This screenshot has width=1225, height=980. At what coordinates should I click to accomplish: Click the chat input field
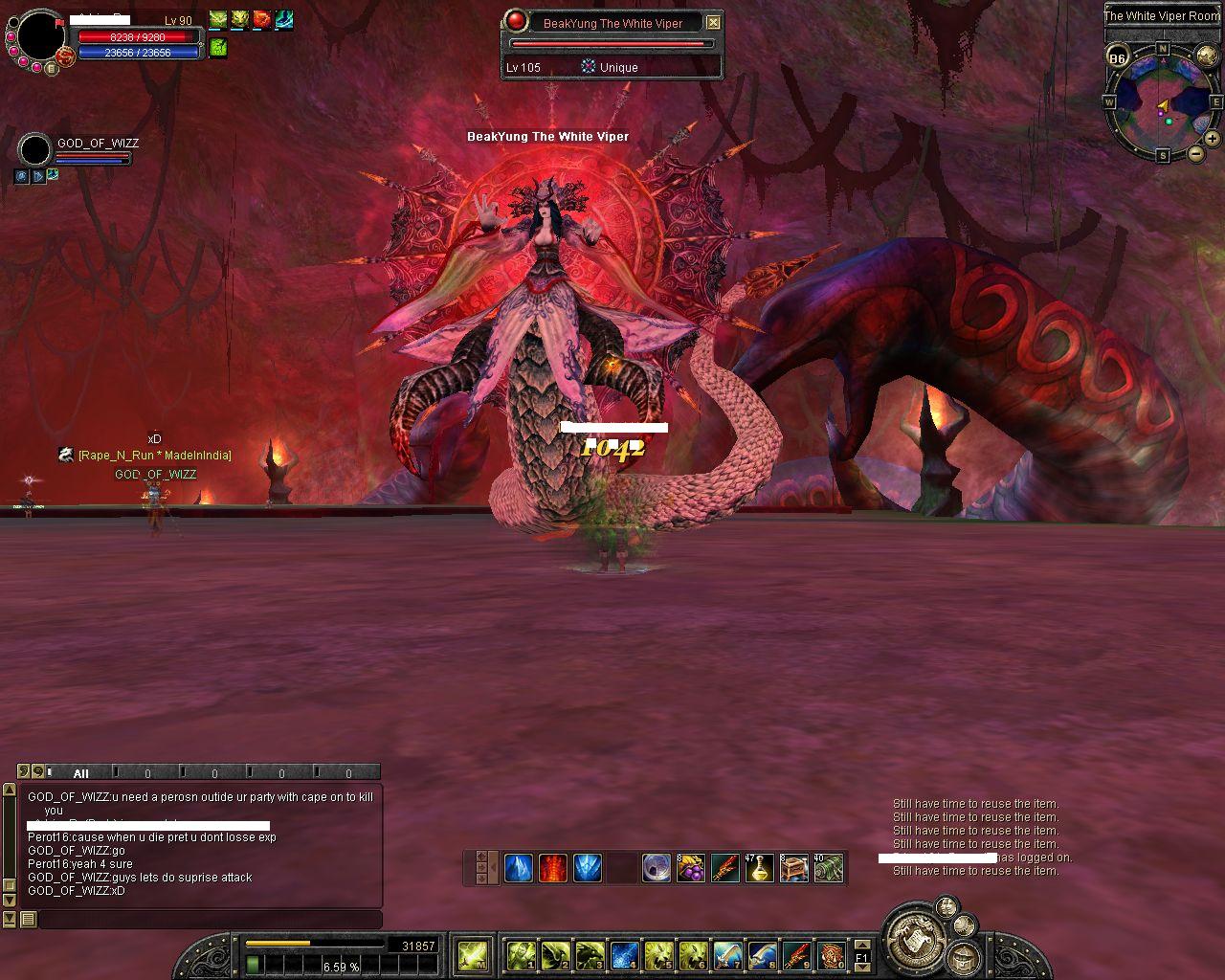point(209,920)
